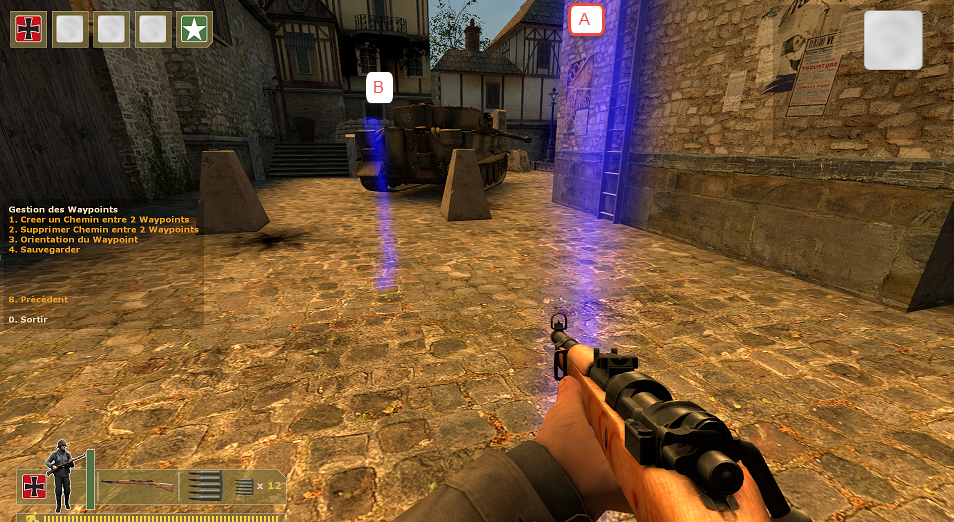Click waypoint marker A
954x522 pixels.
click(586, 19)
